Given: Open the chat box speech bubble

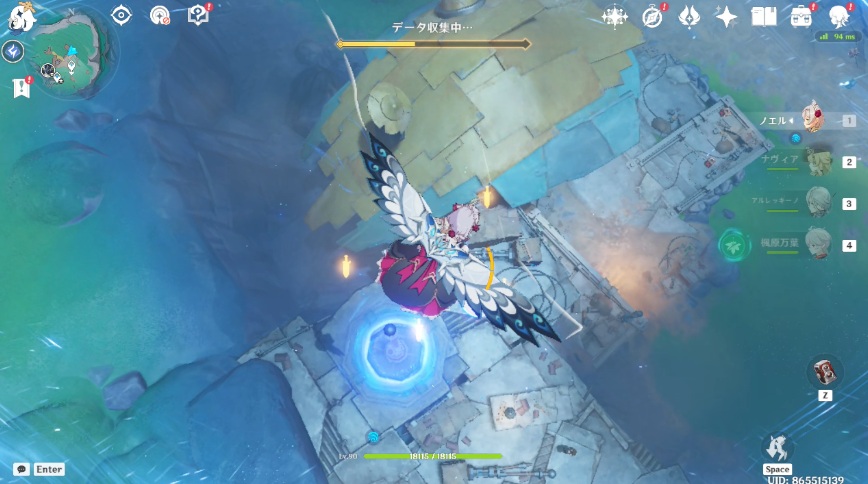Looking at the screenshot, I should (x=21, y=469).
